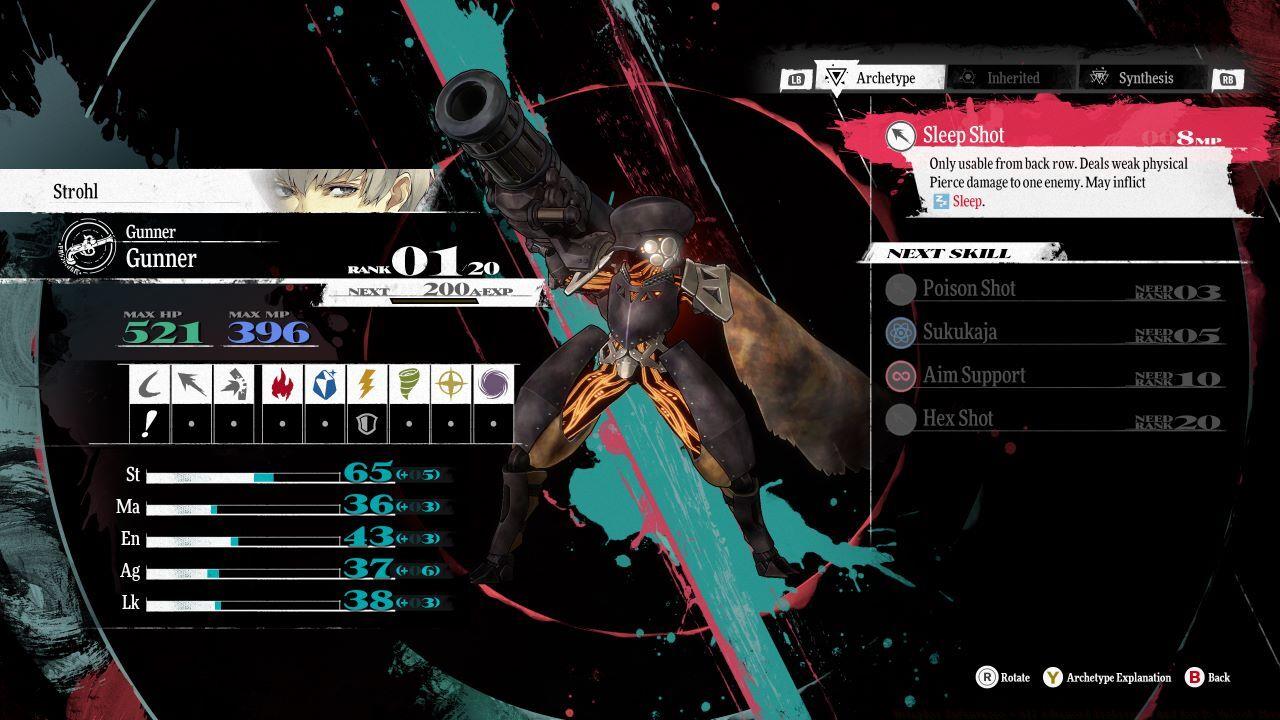Click the light affinity icon

tap(450, 383)
